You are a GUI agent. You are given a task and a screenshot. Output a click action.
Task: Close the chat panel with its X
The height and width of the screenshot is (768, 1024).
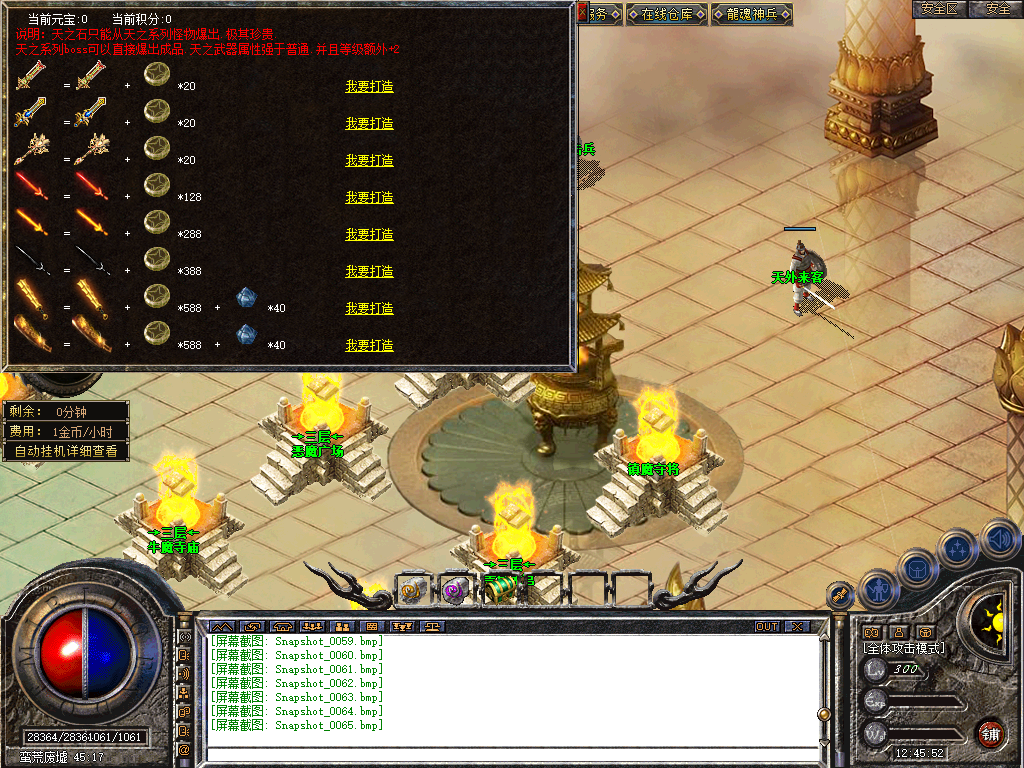coord(796,627)
